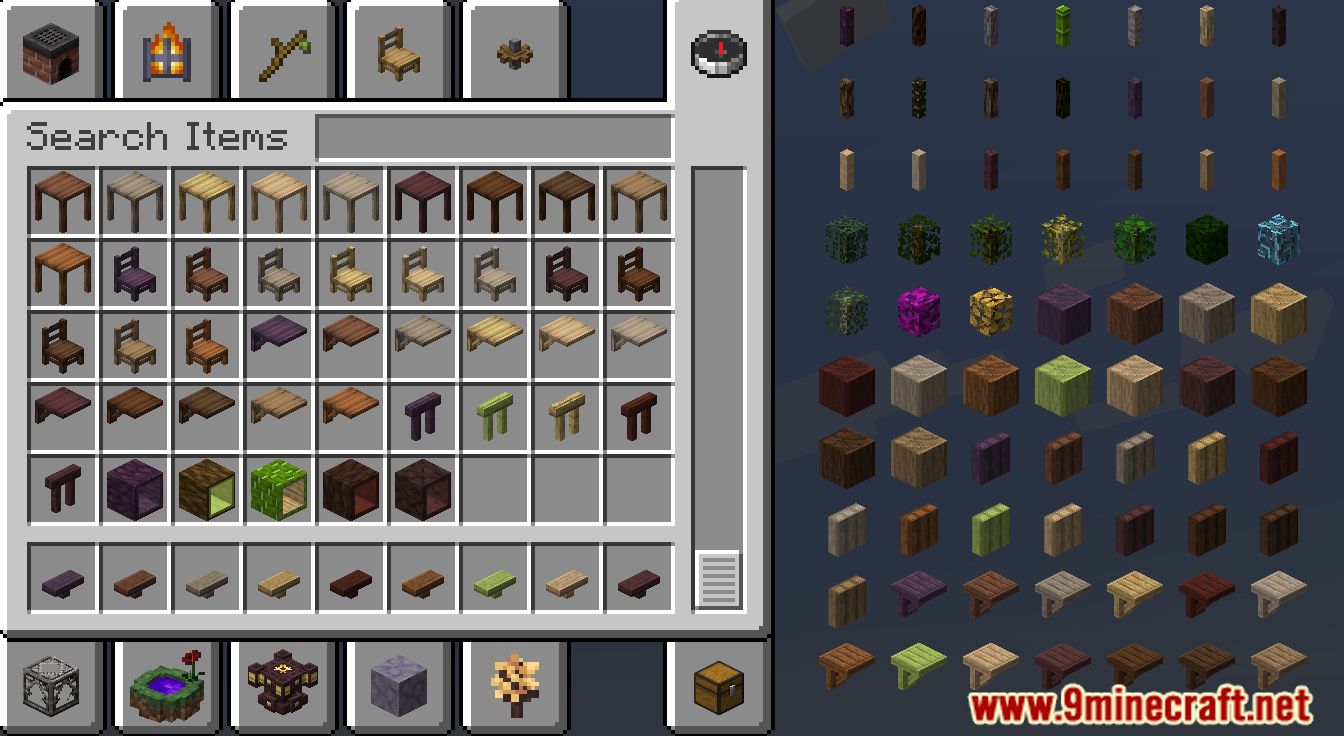Viewport: 1344px width, 736px height.
Task: Open the campfire tab
Action: click(x=168, y=51)
